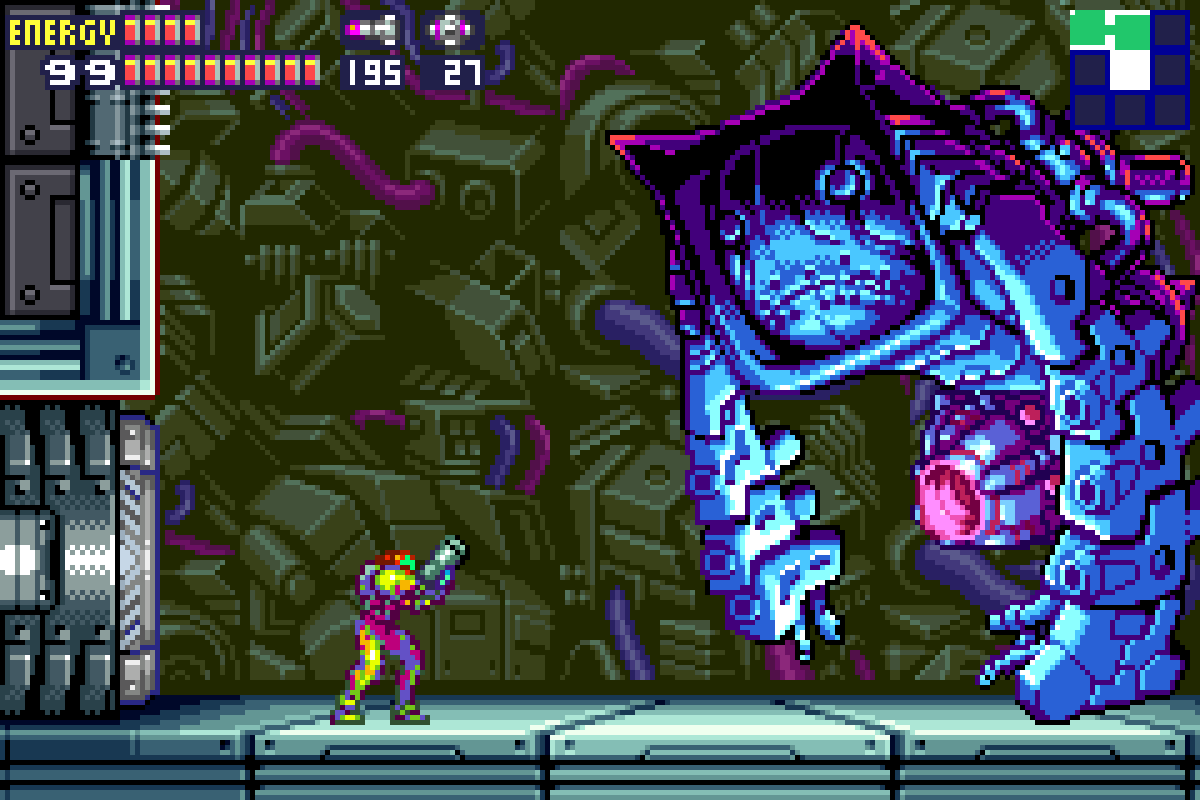Select the power bomb icon

[453, 30]
